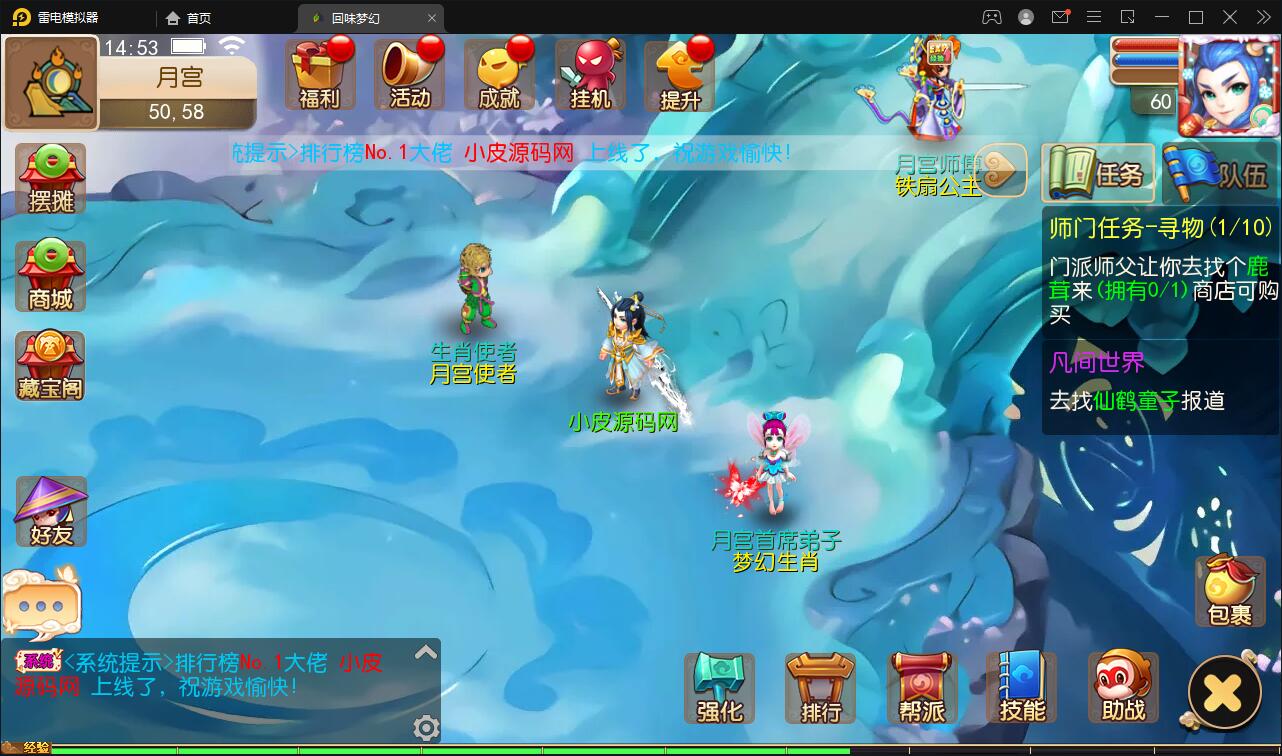Open the 商城 game shop
Image resolution: width=1282 pixels, height=756 pixels.
pos(50,275)
